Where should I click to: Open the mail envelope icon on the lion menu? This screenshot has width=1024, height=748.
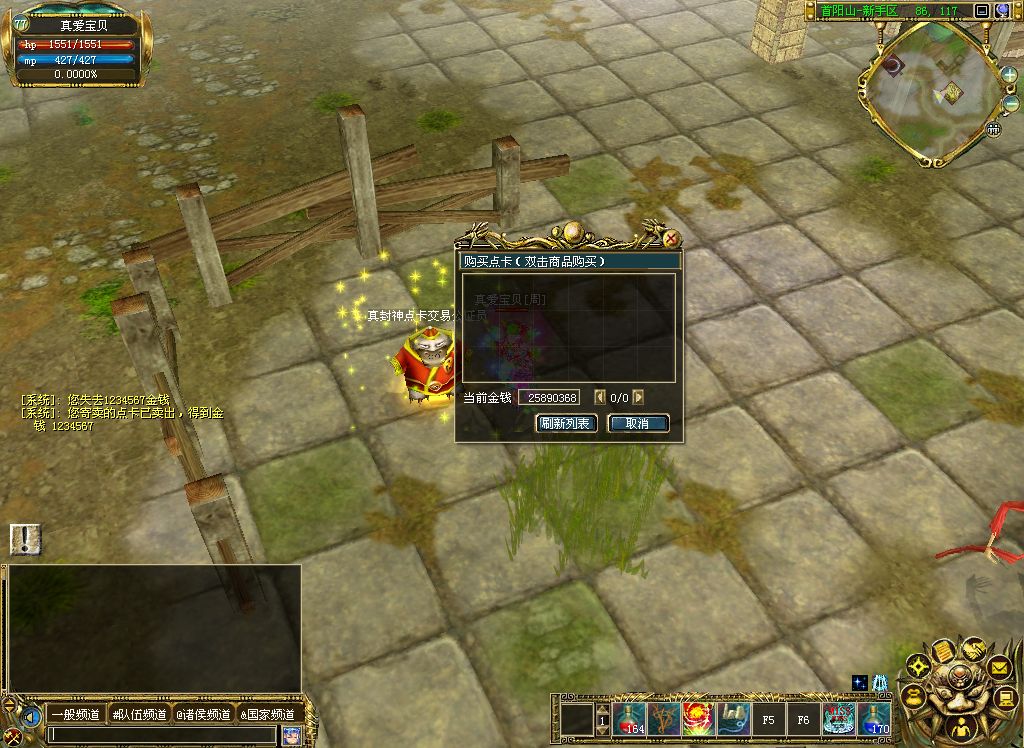[999, 665]
